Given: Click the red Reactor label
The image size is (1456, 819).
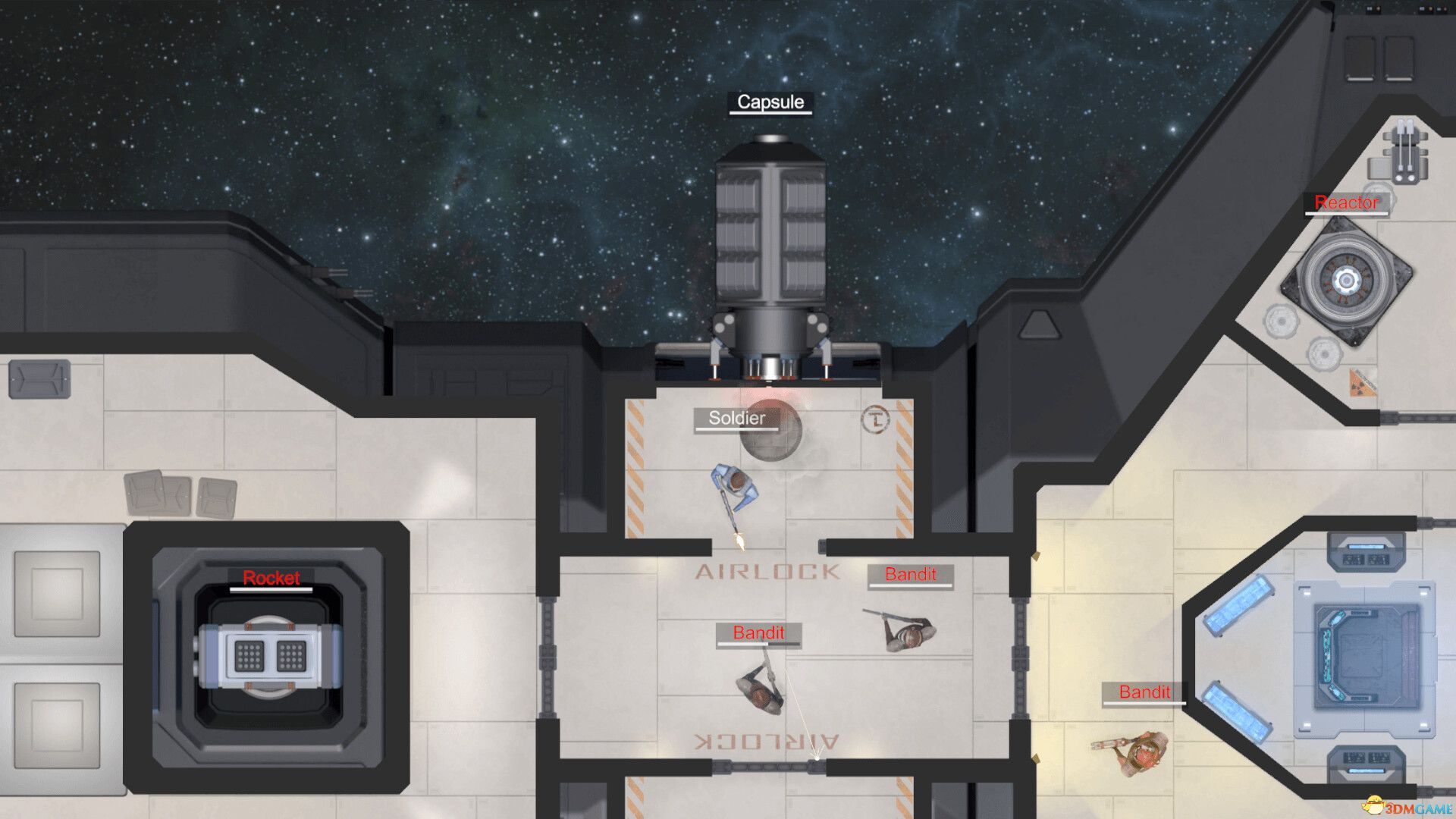Looking at the screenshot, I should coord(1347,203).
